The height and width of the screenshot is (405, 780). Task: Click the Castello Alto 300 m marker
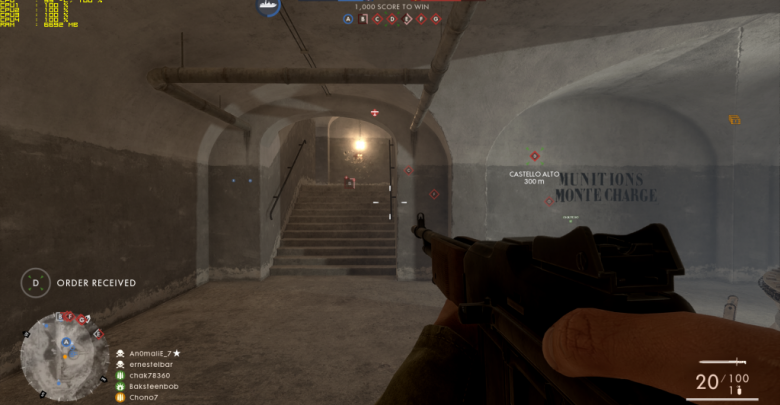click(x=534, y=177)
